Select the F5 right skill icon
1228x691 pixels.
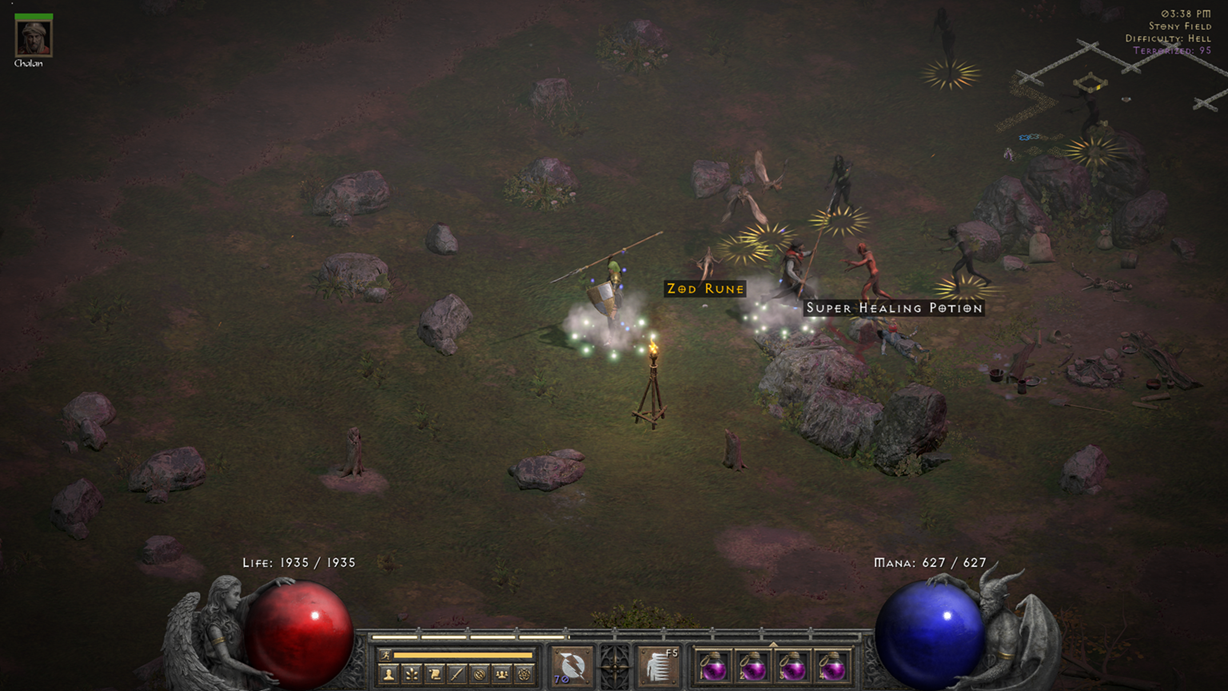658,666
